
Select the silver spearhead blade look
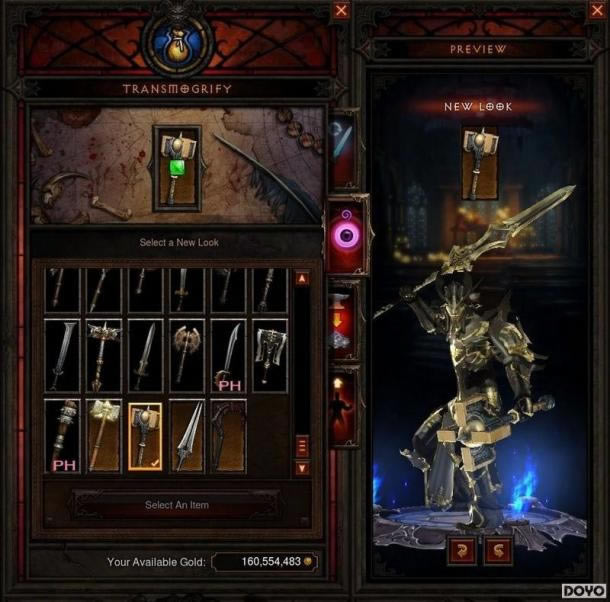187,436
